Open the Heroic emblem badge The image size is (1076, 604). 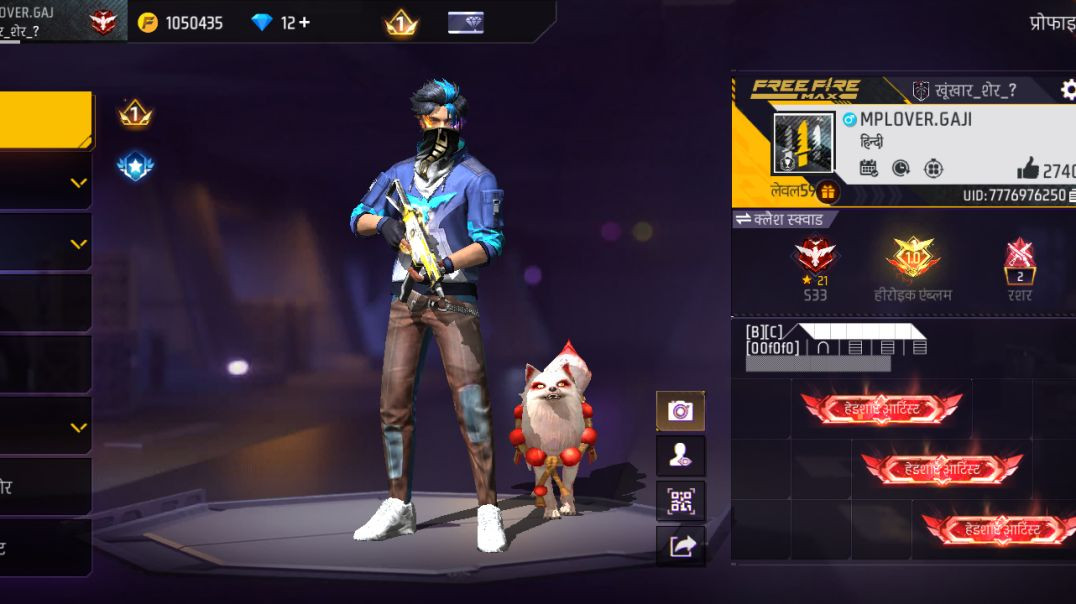pyautogui.click(x=912, y=258)
